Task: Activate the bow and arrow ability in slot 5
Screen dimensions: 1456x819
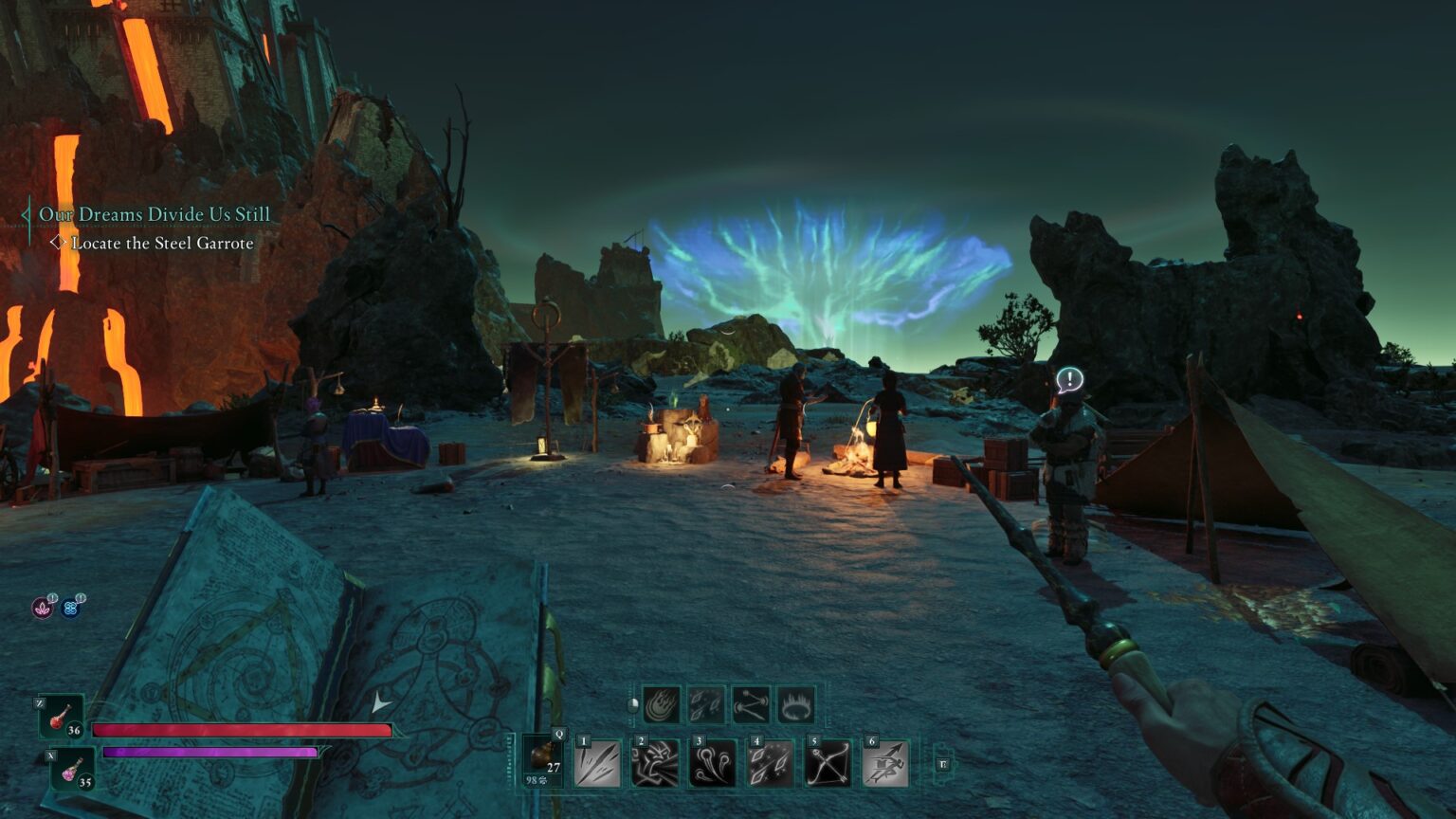Action: [829, 764]
